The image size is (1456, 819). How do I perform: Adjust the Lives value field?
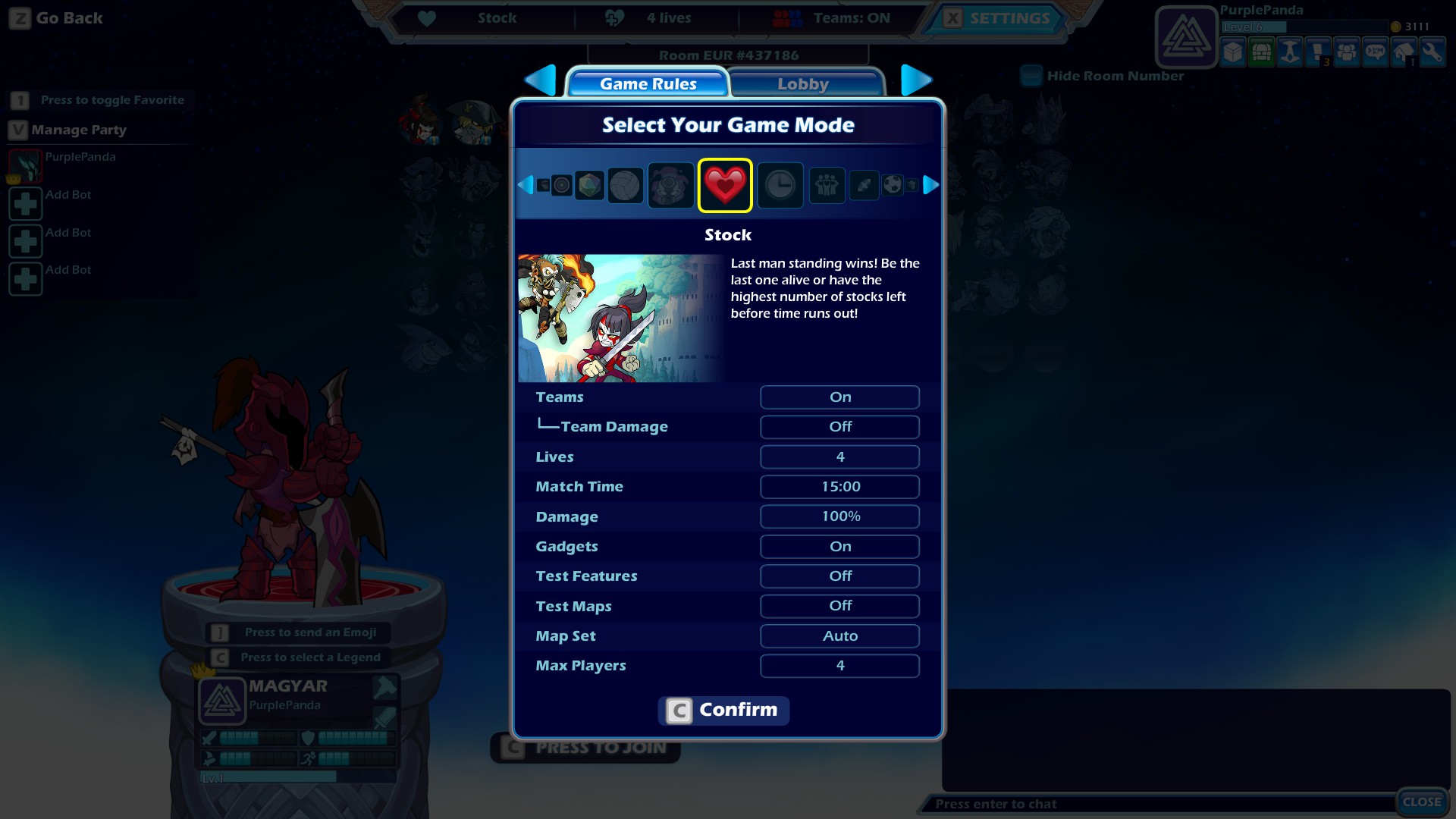click(839, 457)
